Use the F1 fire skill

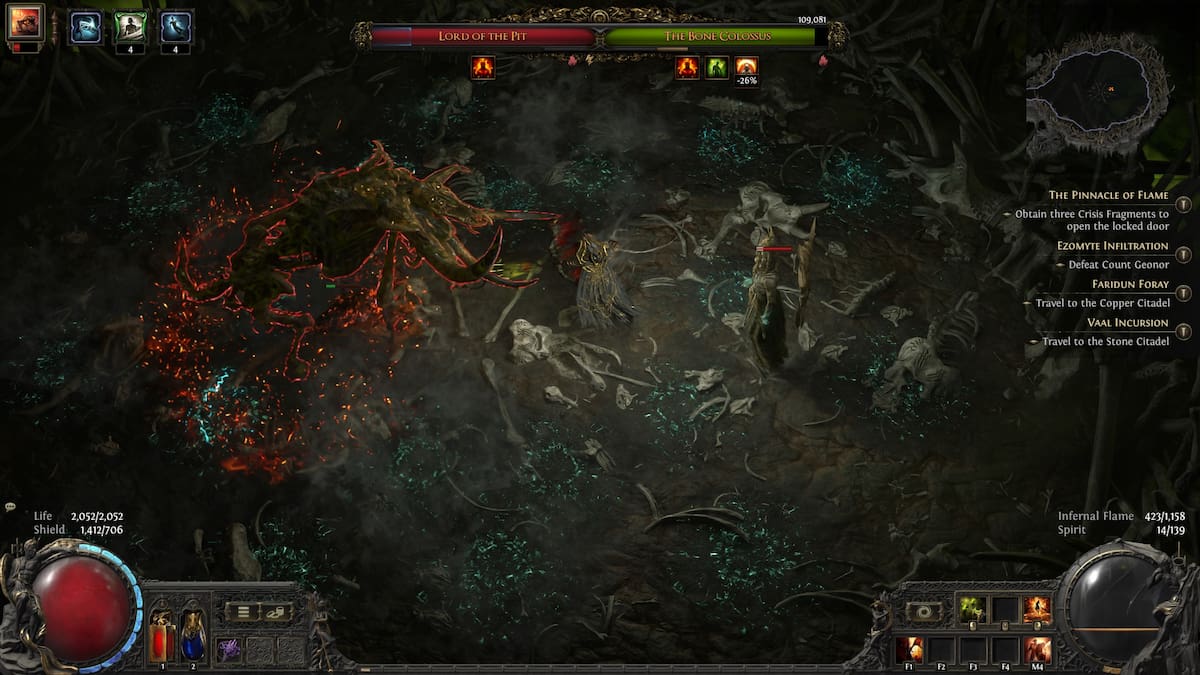[908, 648]
